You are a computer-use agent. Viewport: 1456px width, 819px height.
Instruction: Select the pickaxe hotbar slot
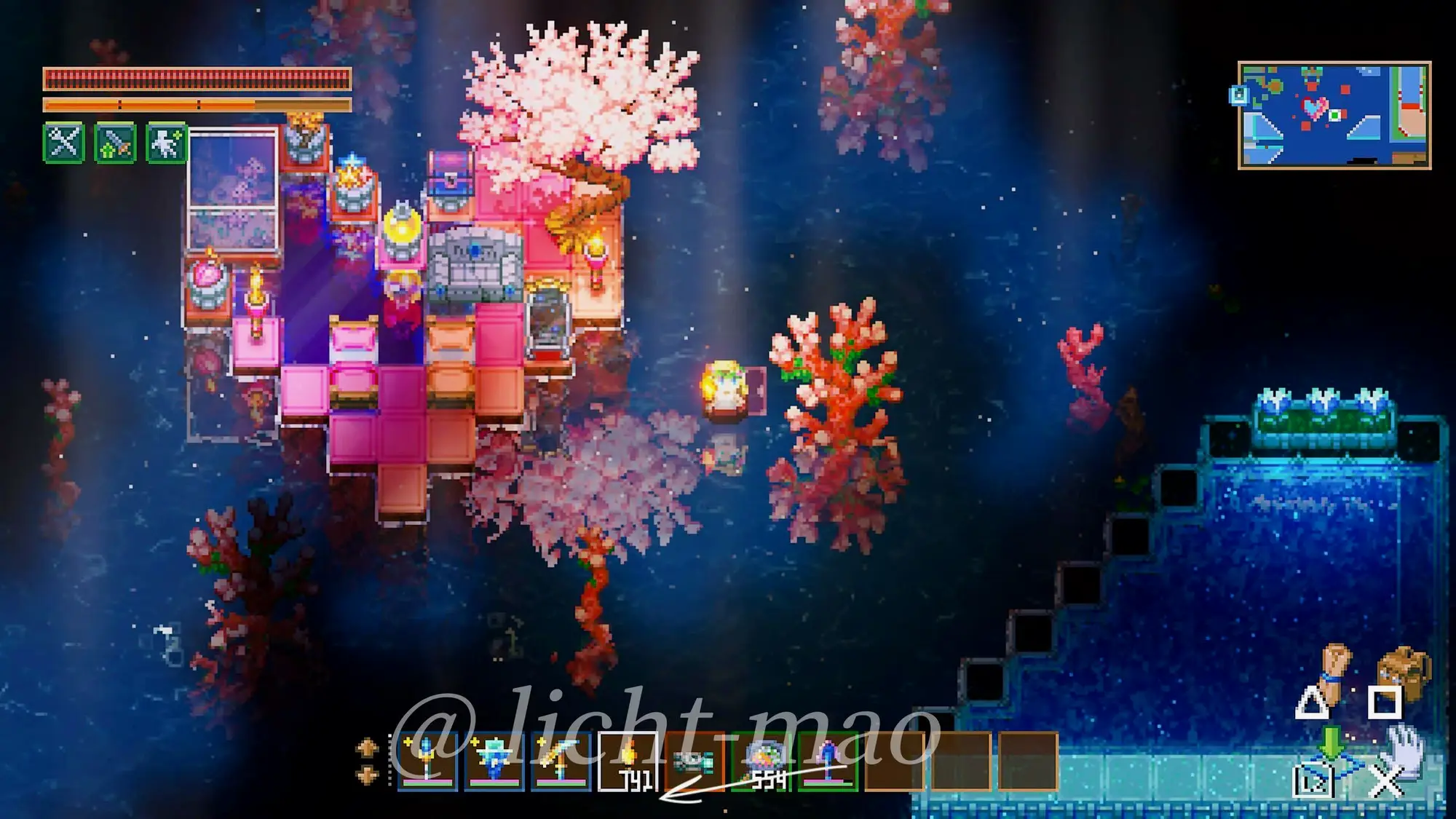[561, 762]
